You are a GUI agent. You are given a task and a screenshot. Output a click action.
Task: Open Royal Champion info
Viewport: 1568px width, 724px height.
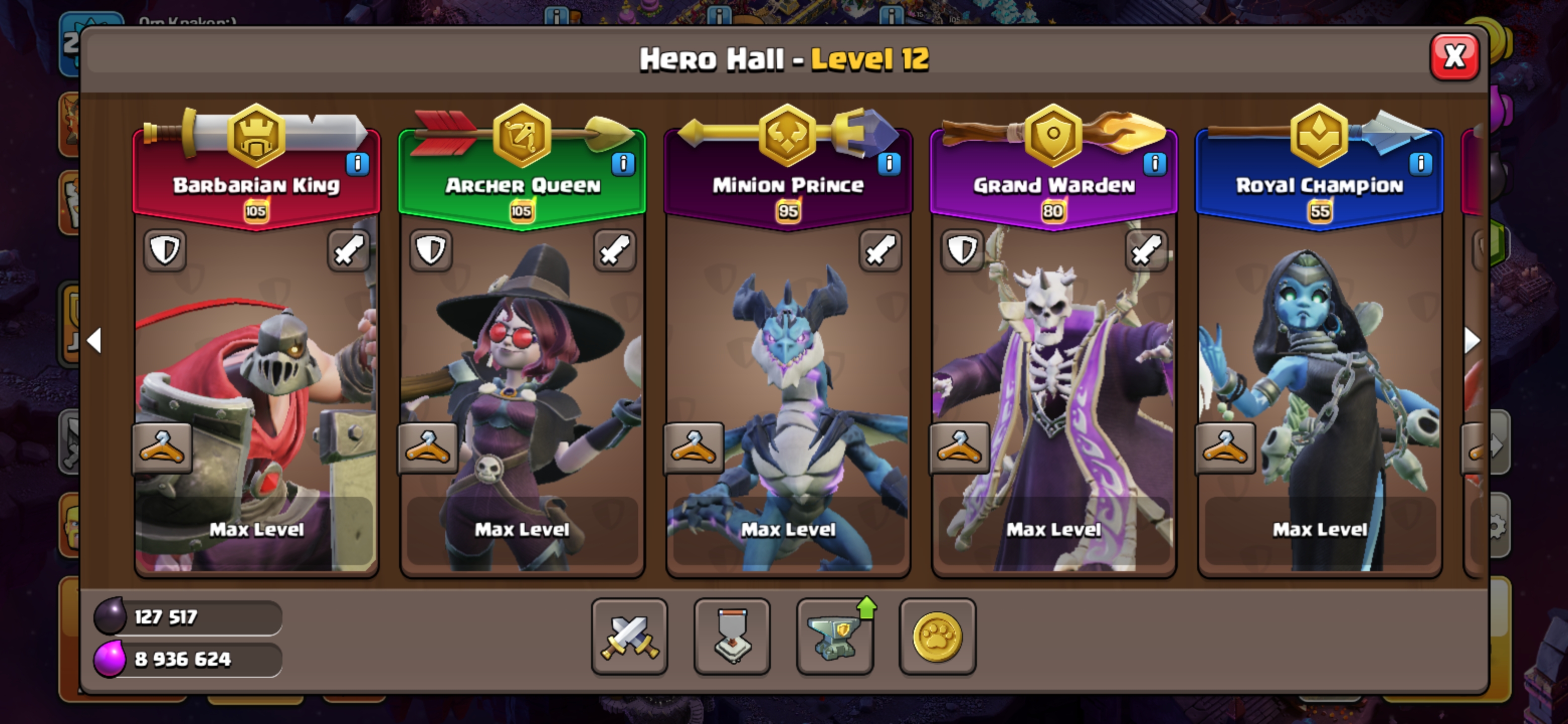click(1420, 163)
